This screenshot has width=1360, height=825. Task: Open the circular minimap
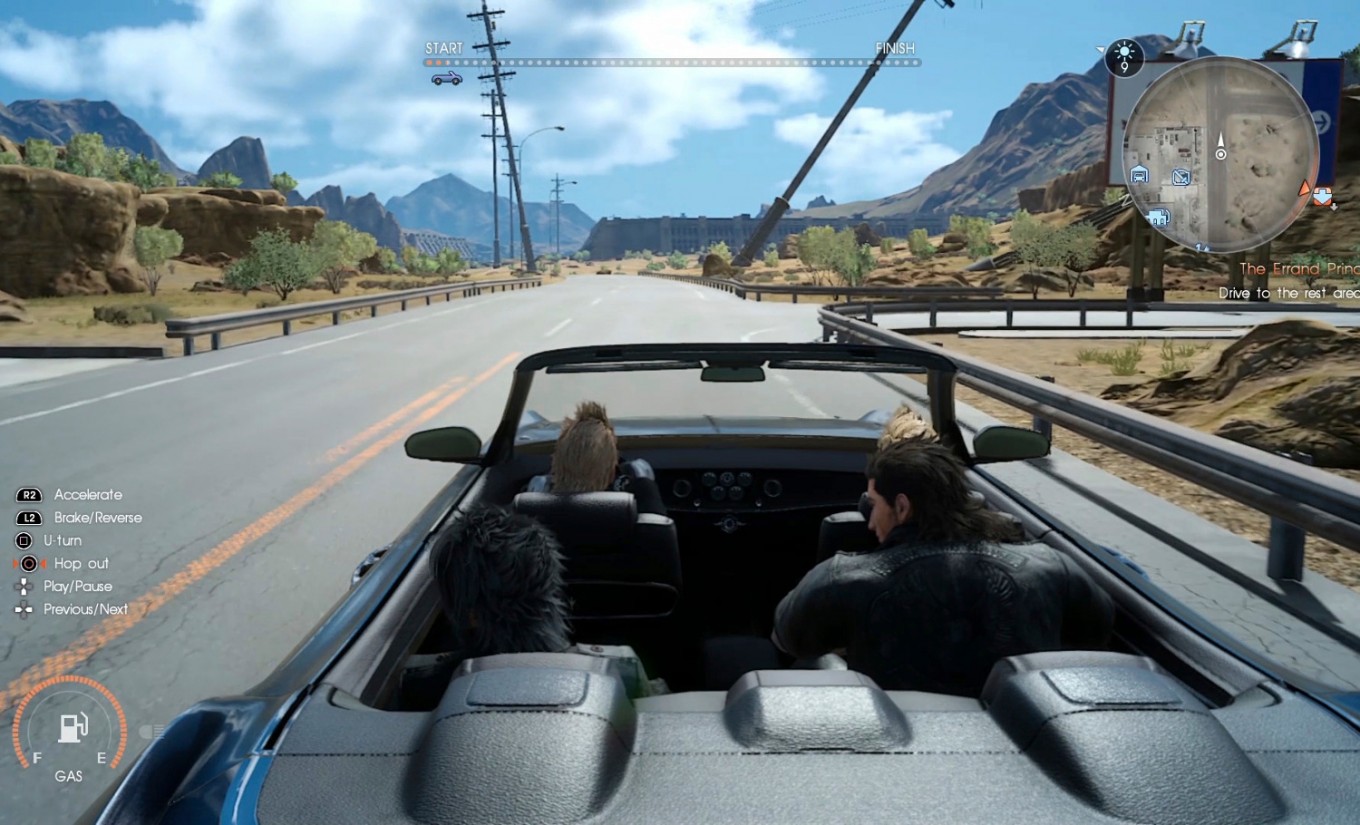(x=1220, y=153)
